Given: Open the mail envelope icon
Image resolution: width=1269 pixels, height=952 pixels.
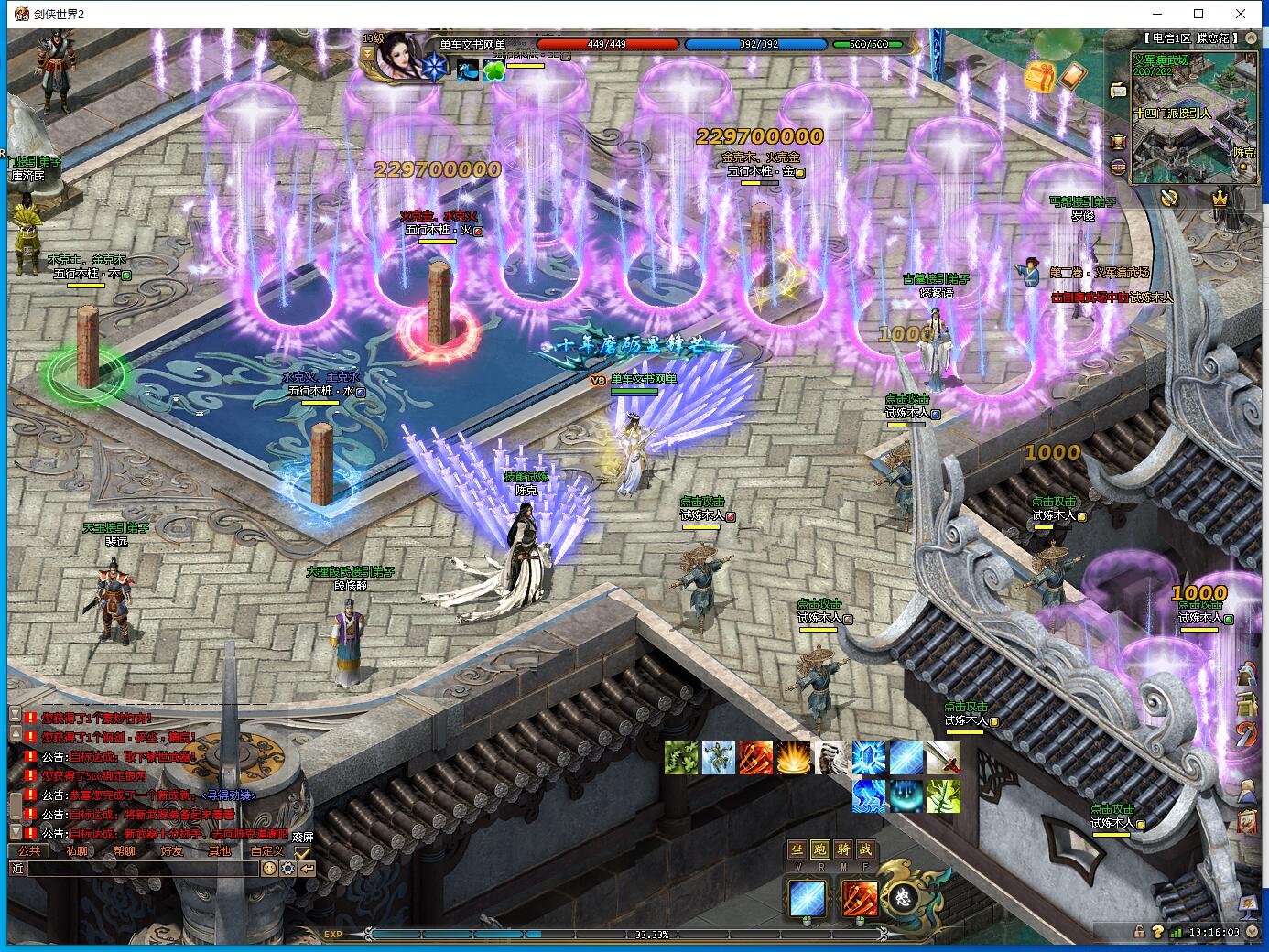Looking at the screenshot, I should (1118, 90).
